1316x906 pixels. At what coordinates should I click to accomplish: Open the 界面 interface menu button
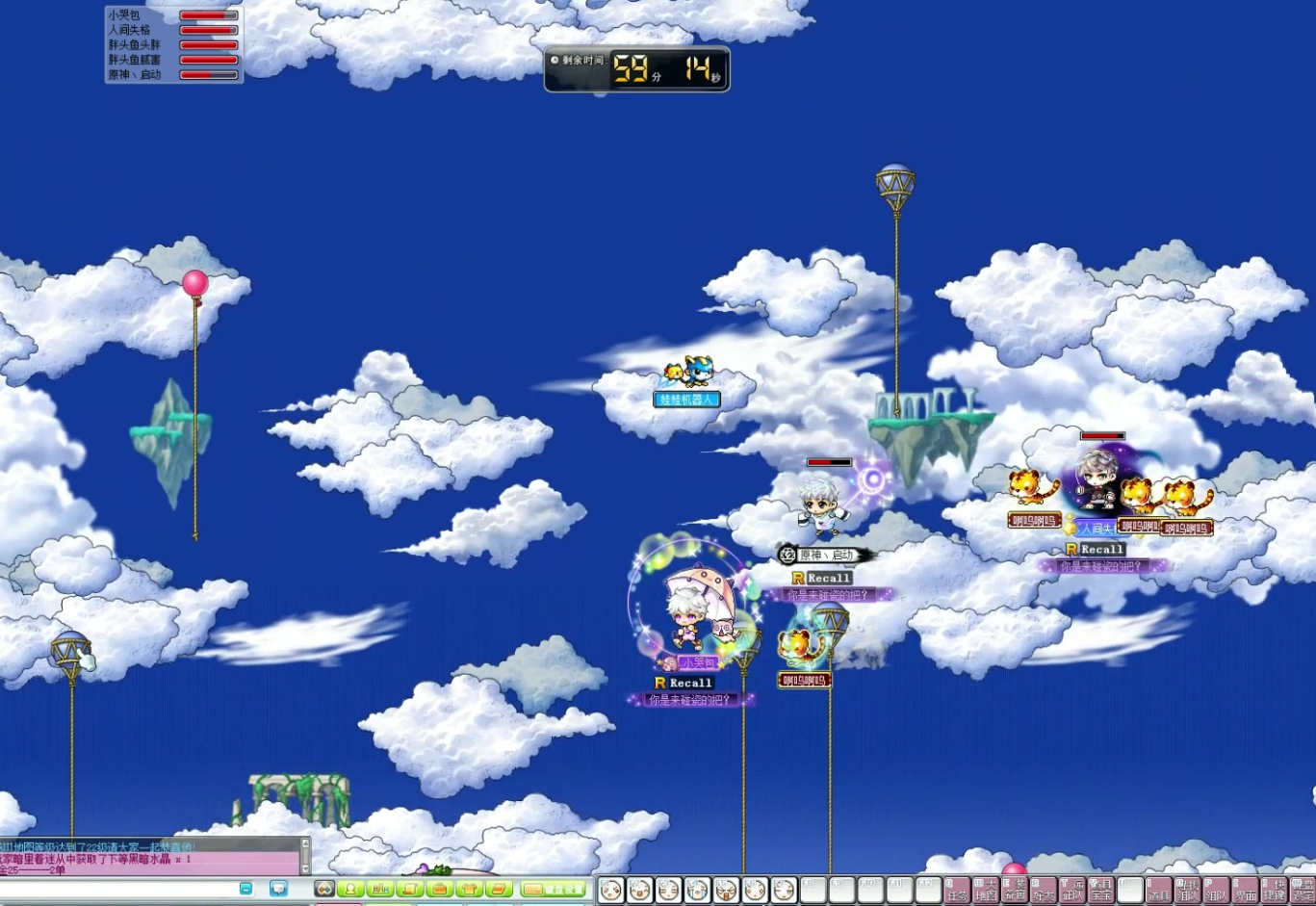1246,890
